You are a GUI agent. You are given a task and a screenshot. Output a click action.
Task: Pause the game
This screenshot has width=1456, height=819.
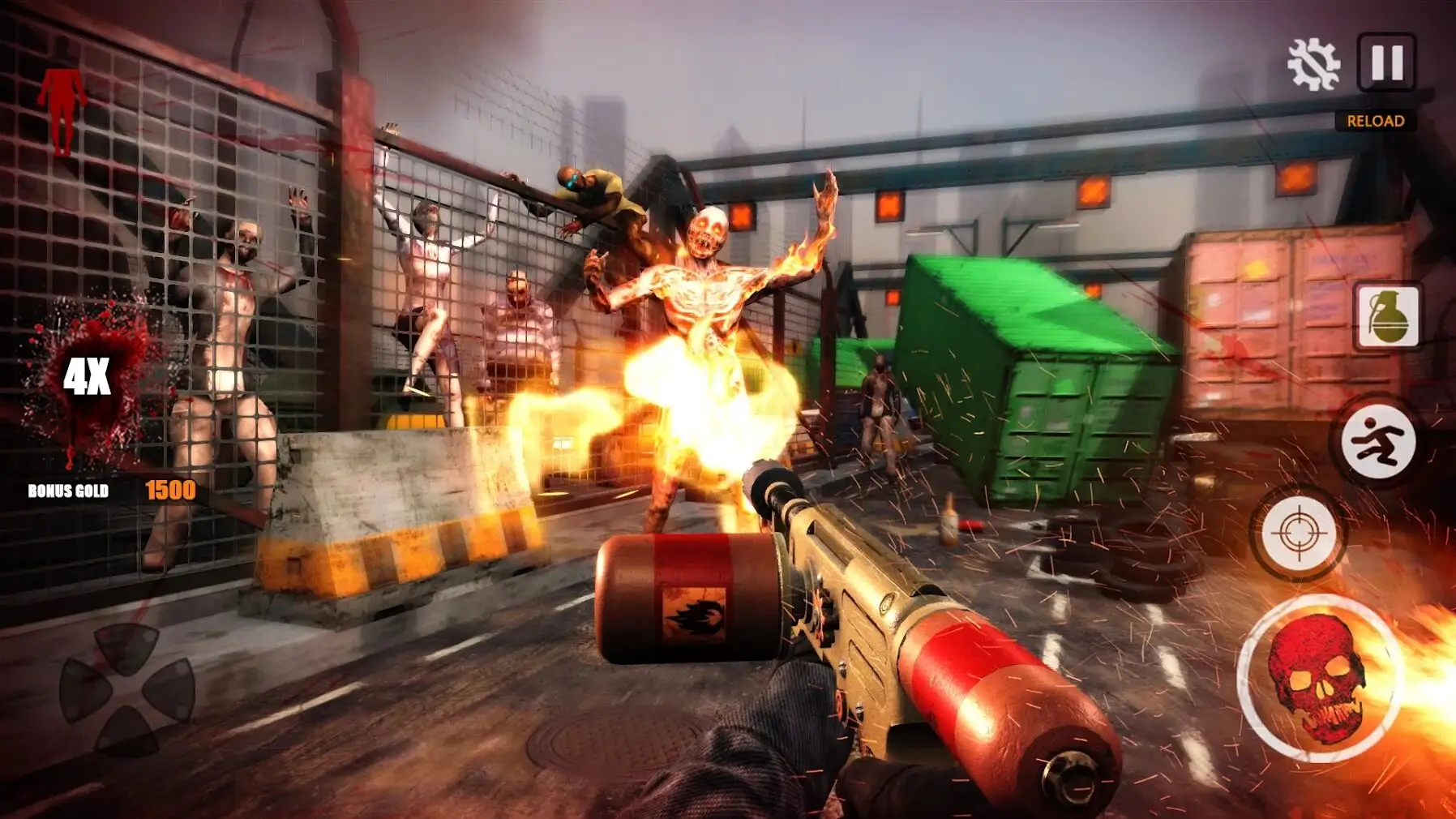point(1386,62)
